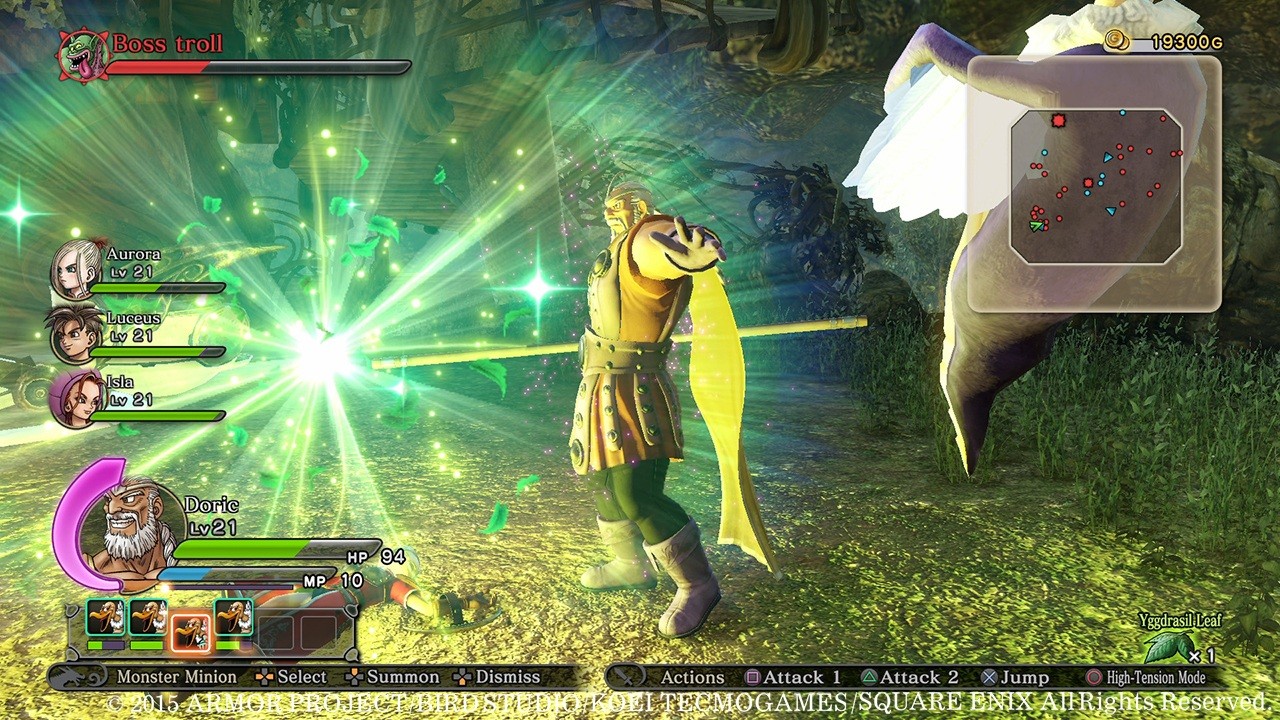Viewport: 1280px width, 720px height.
Task: Toggle the Summon minion d-pad control
Action: (x=354, y=677)
